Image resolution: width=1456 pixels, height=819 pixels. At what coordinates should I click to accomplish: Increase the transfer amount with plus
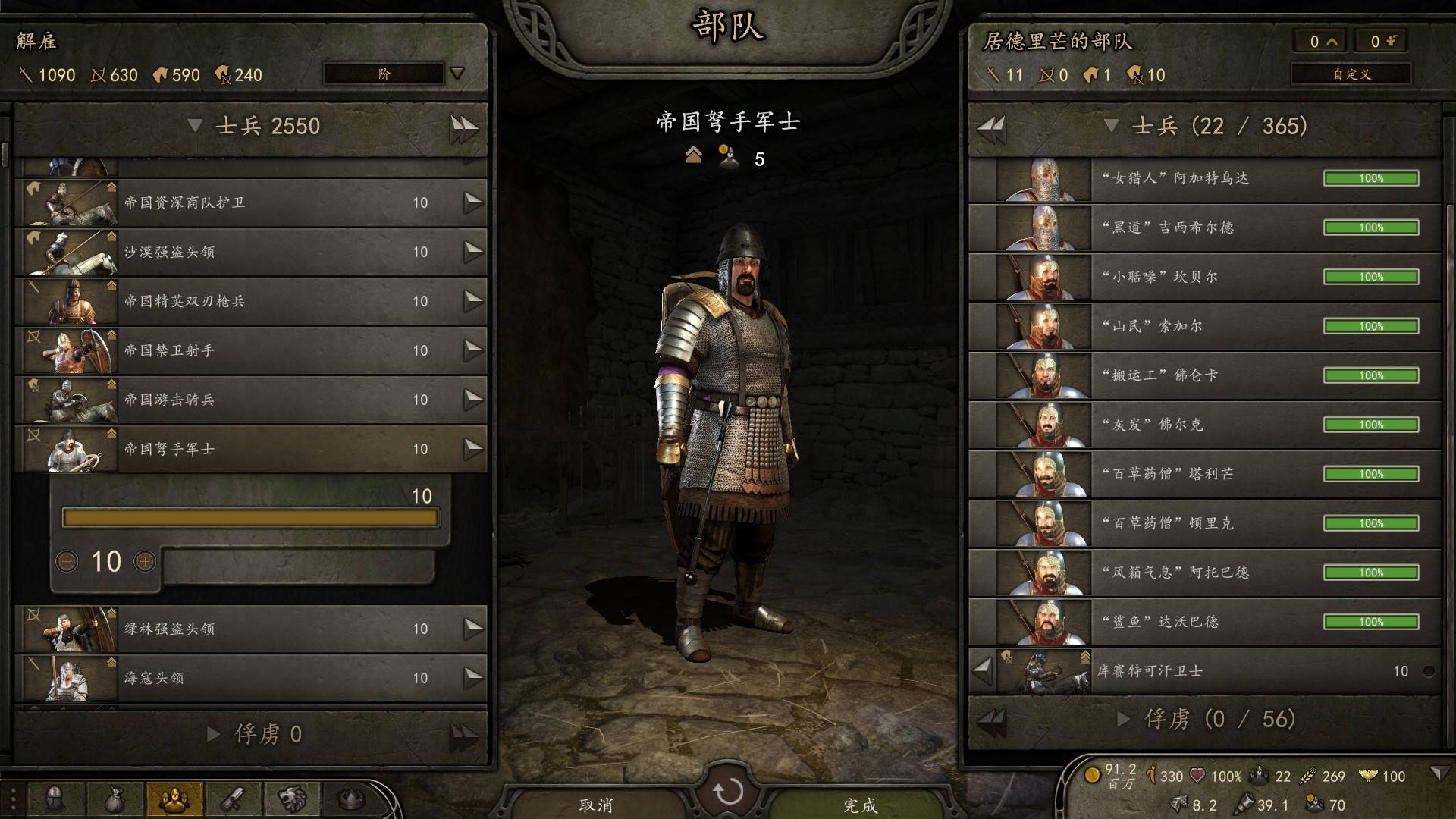pyautogui.click(x=144, y=562)
